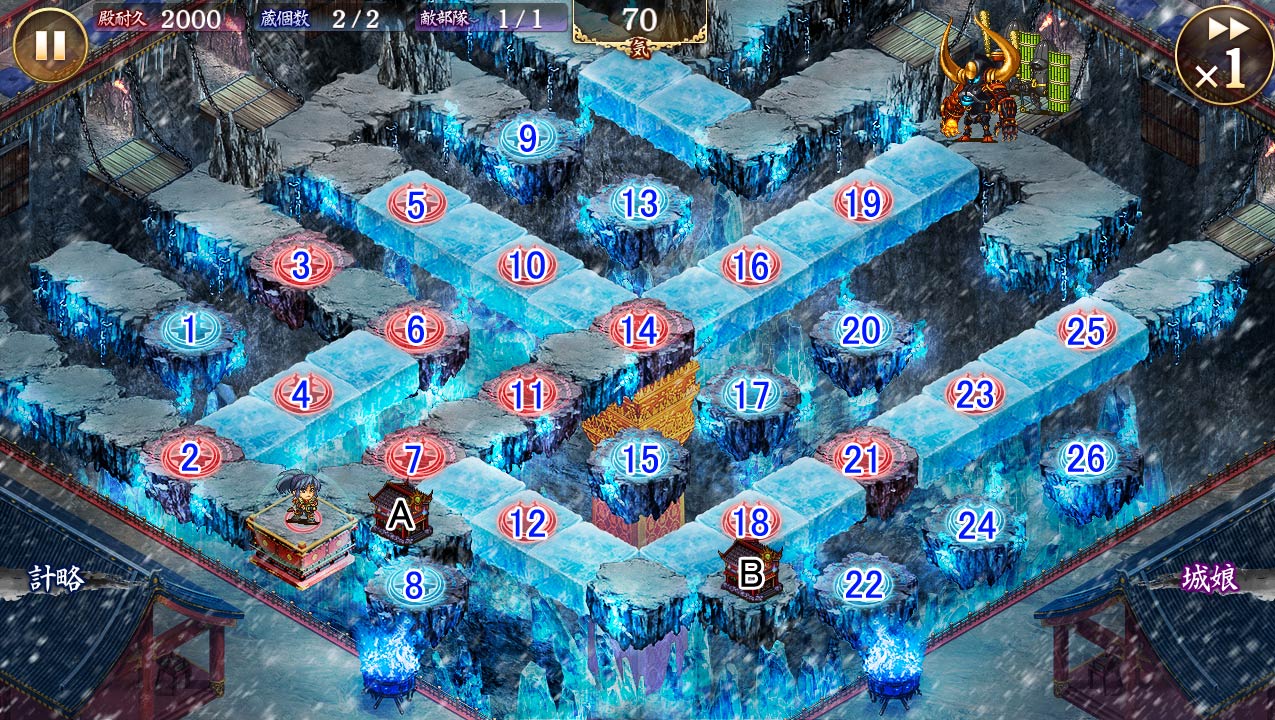This screenshot has width=1275, height=720.
Task: Pick deployment tile 8
Action: click(414, 585)
